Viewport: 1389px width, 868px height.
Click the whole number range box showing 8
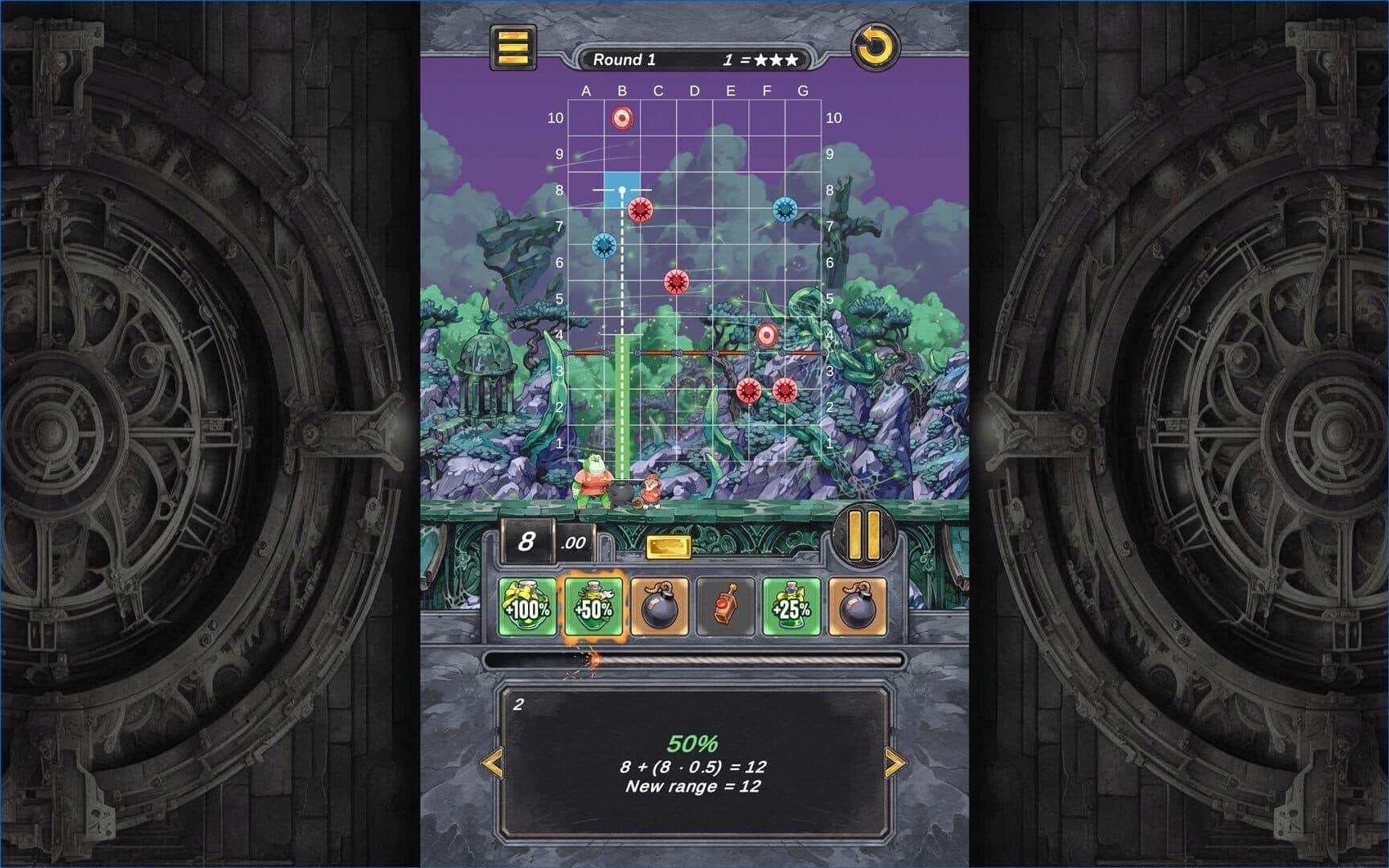tap(527, 541)
